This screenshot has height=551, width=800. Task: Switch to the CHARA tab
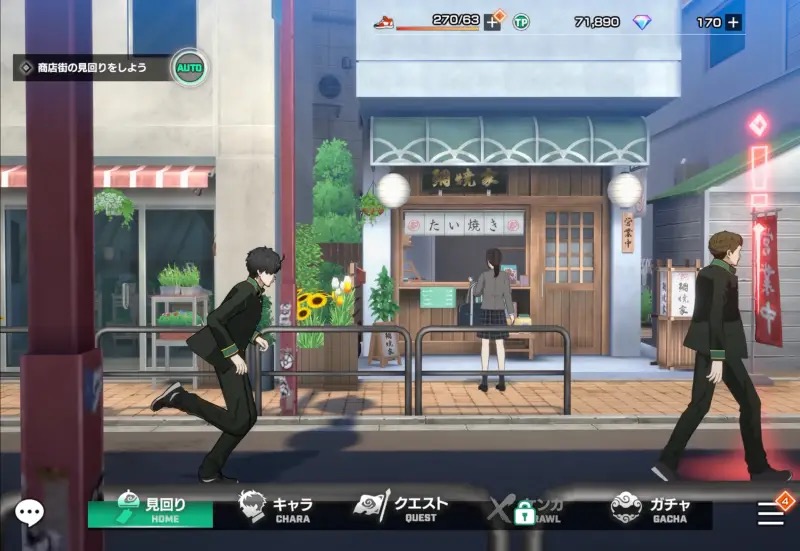coord(276,509)
